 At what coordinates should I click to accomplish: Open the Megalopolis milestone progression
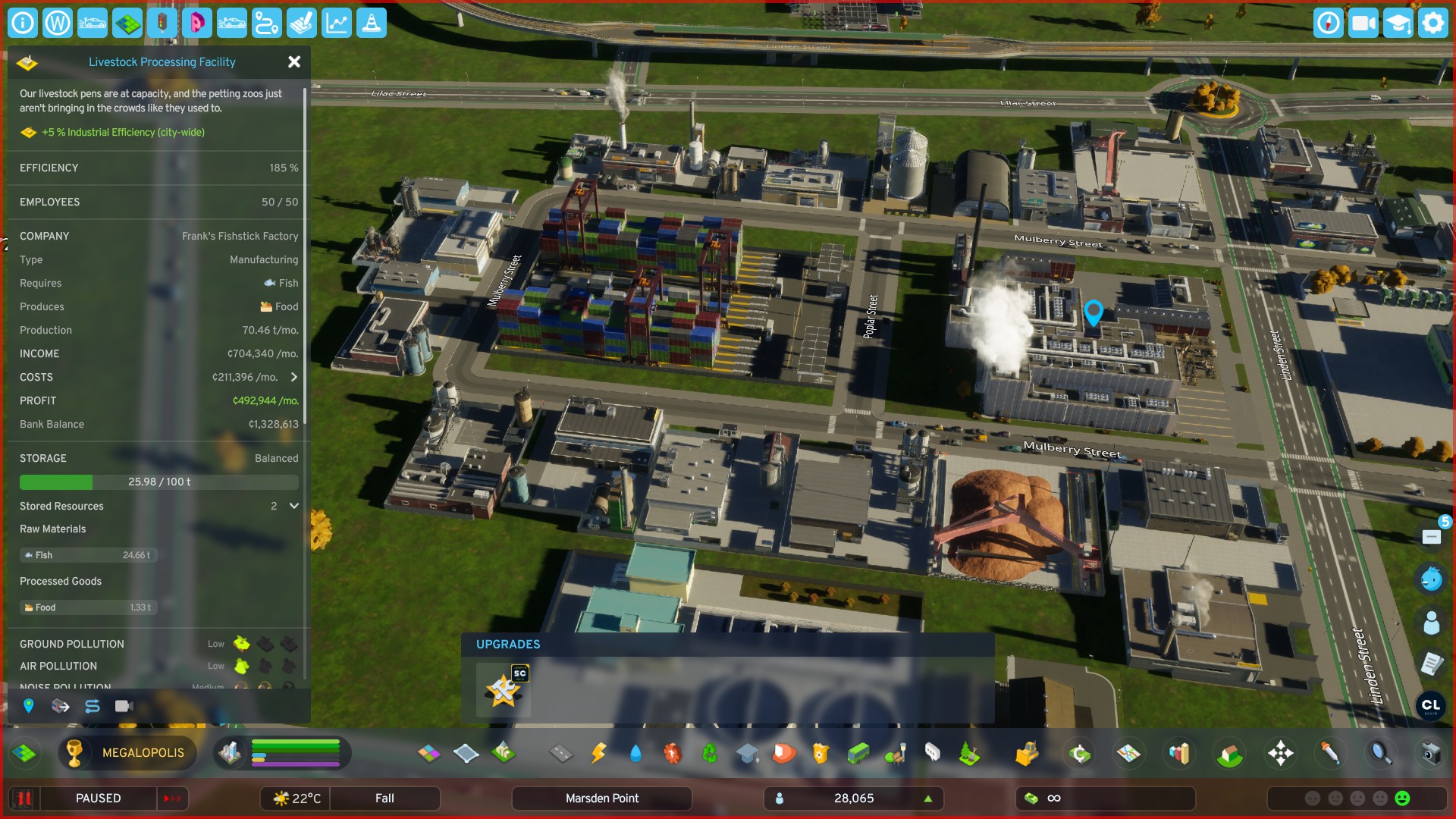(x=127, y=753)
